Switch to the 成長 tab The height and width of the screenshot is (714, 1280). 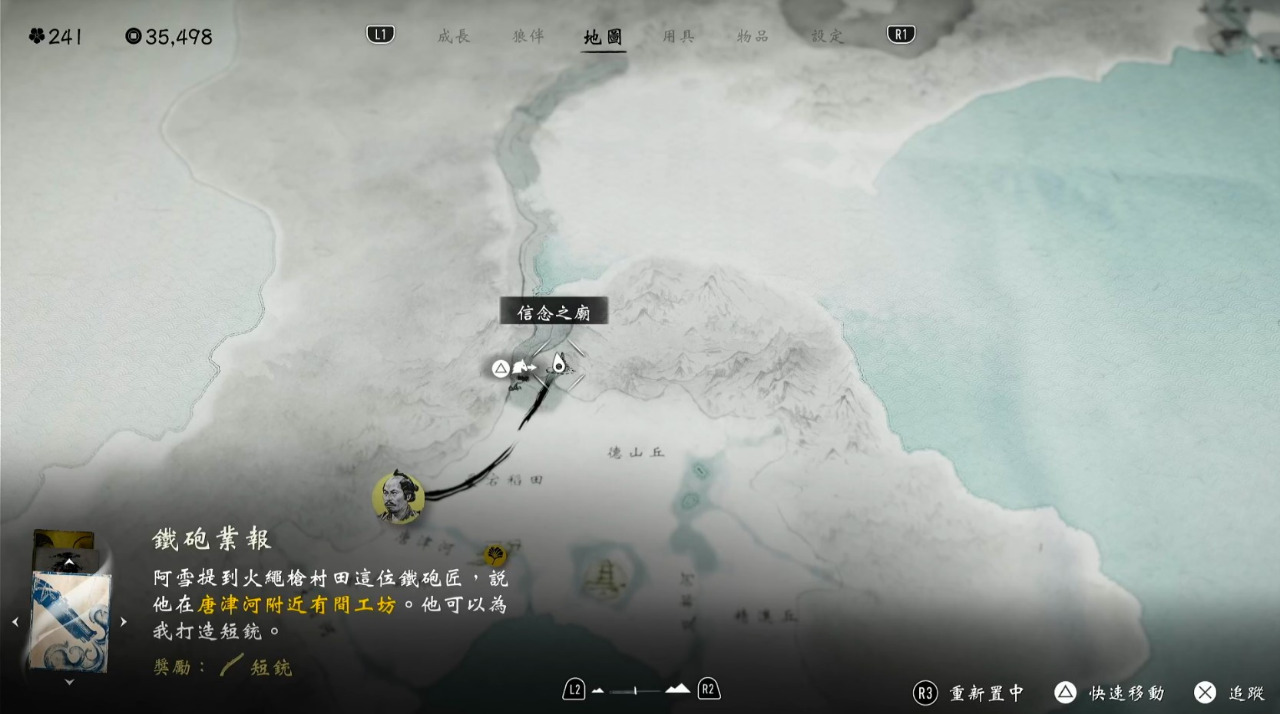453,36
